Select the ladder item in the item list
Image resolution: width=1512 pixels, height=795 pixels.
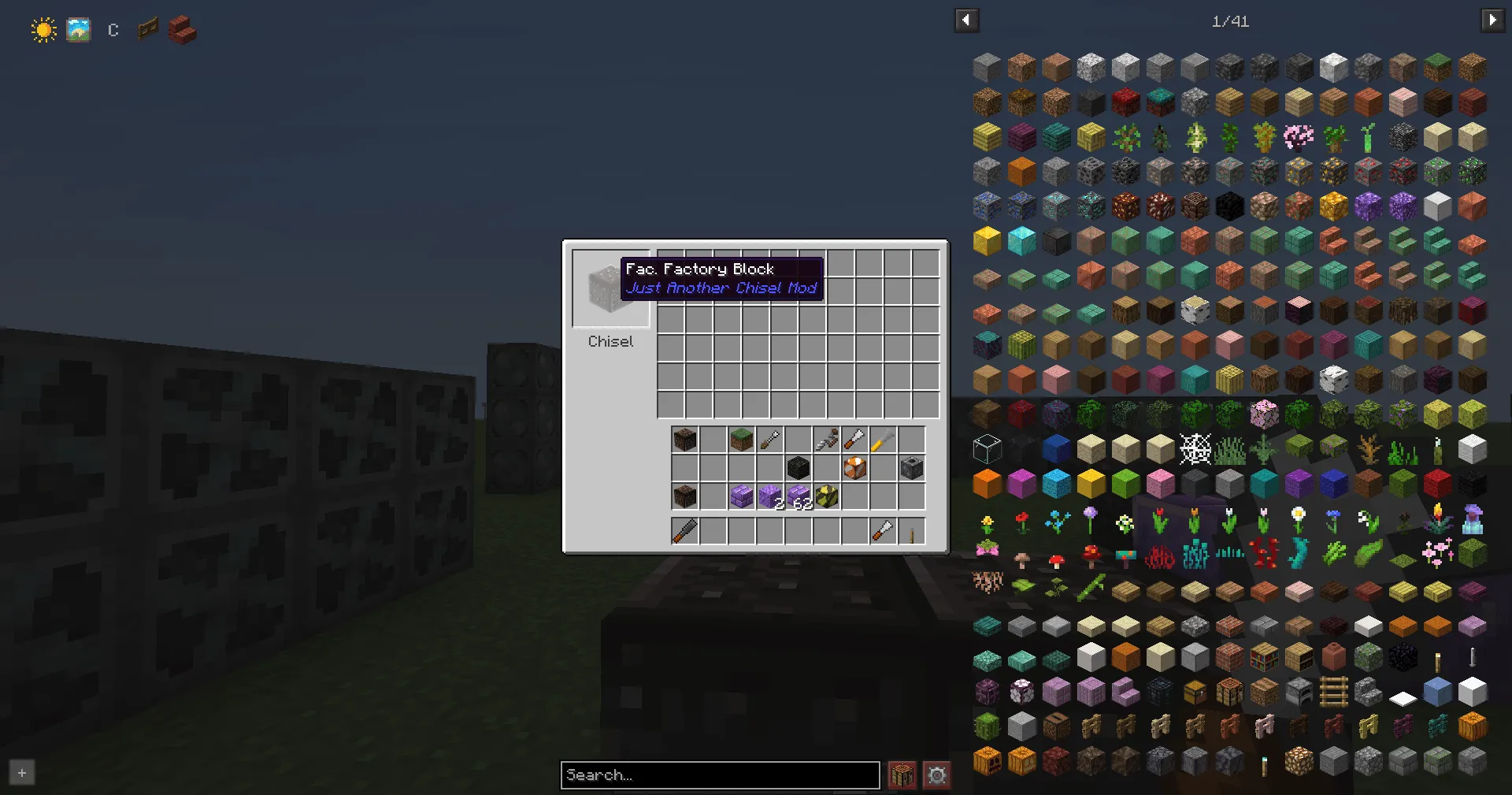click(x=1333, y=693)
